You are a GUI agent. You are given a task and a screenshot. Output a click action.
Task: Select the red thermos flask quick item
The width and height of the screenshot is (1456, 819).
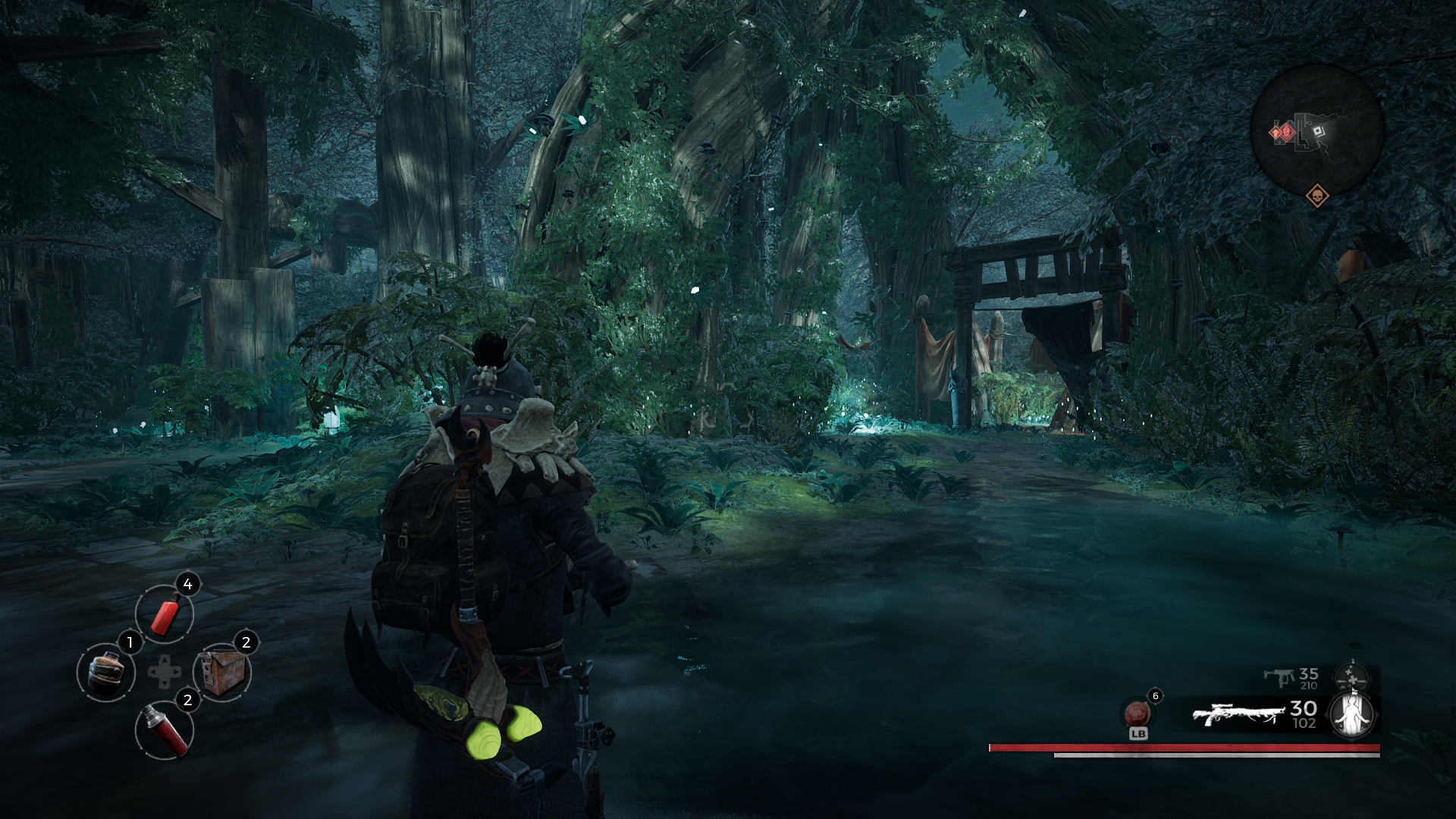165,730
